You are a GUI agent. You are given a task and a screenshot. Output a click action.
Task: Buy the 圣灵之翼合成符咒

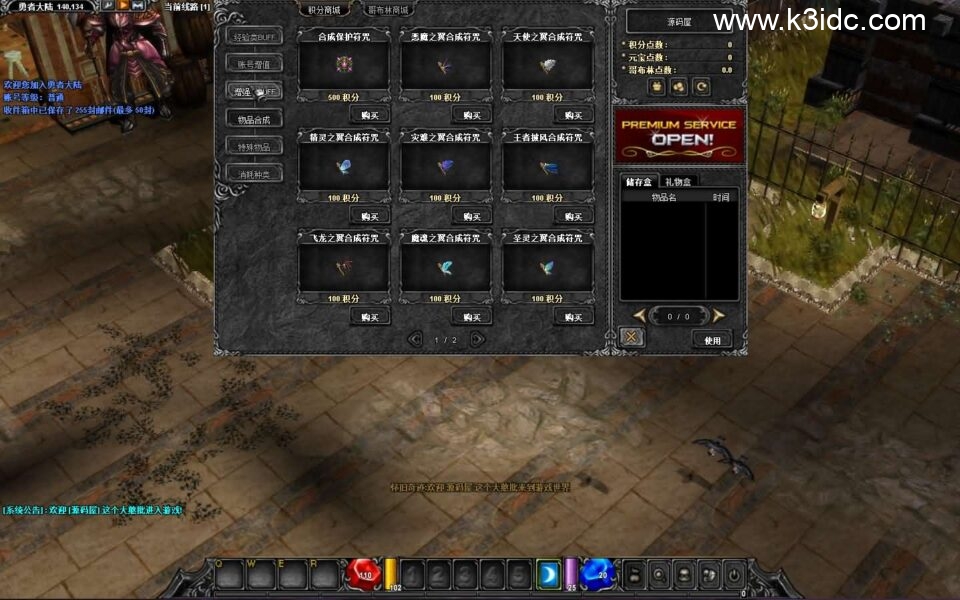pyautogui.click(x=573, y=316)
